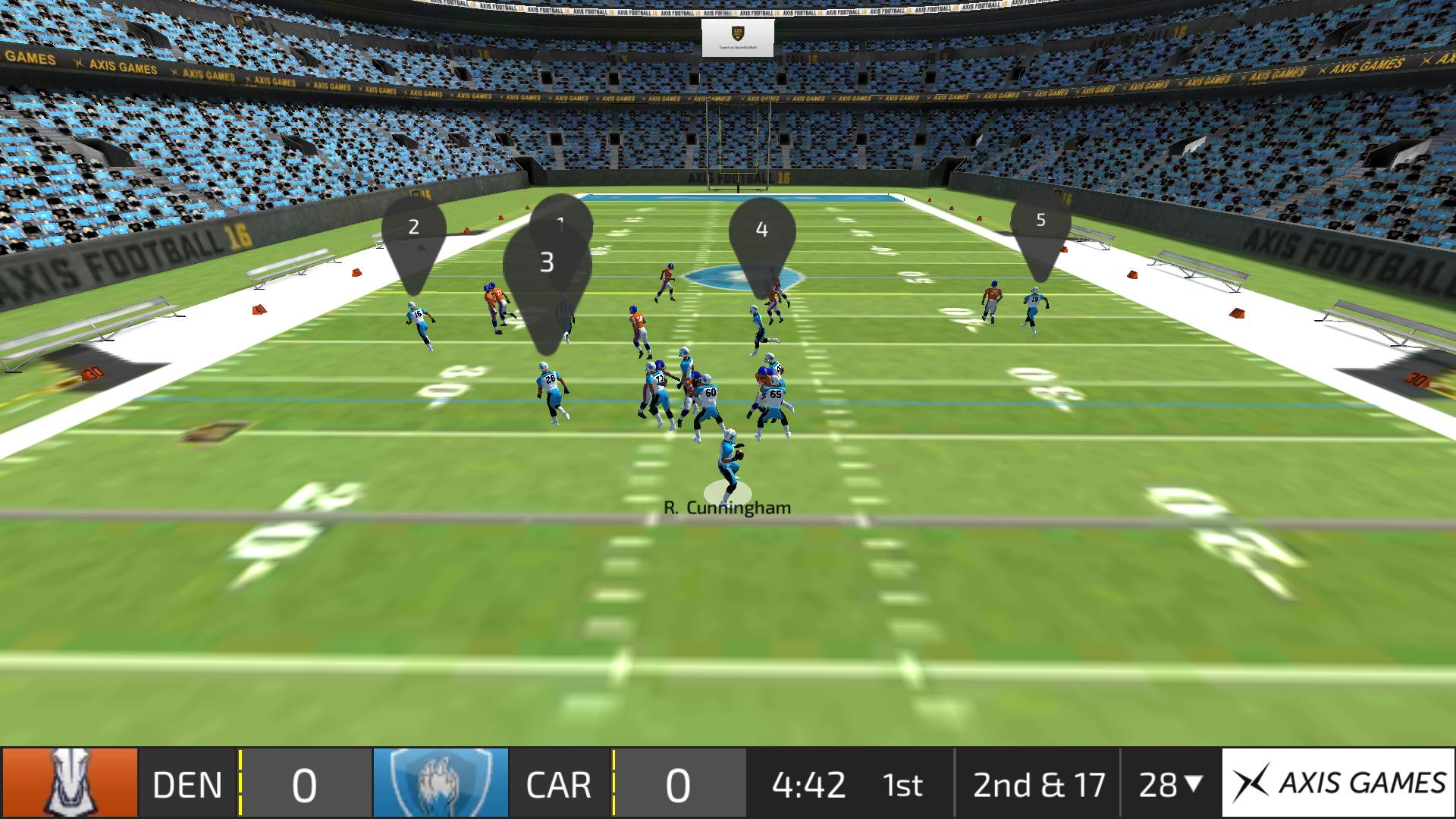Image resolution: width=1456 pixels, height=819 pixels.
Task: Click the game clock showing 4:42
Action: 810,785
